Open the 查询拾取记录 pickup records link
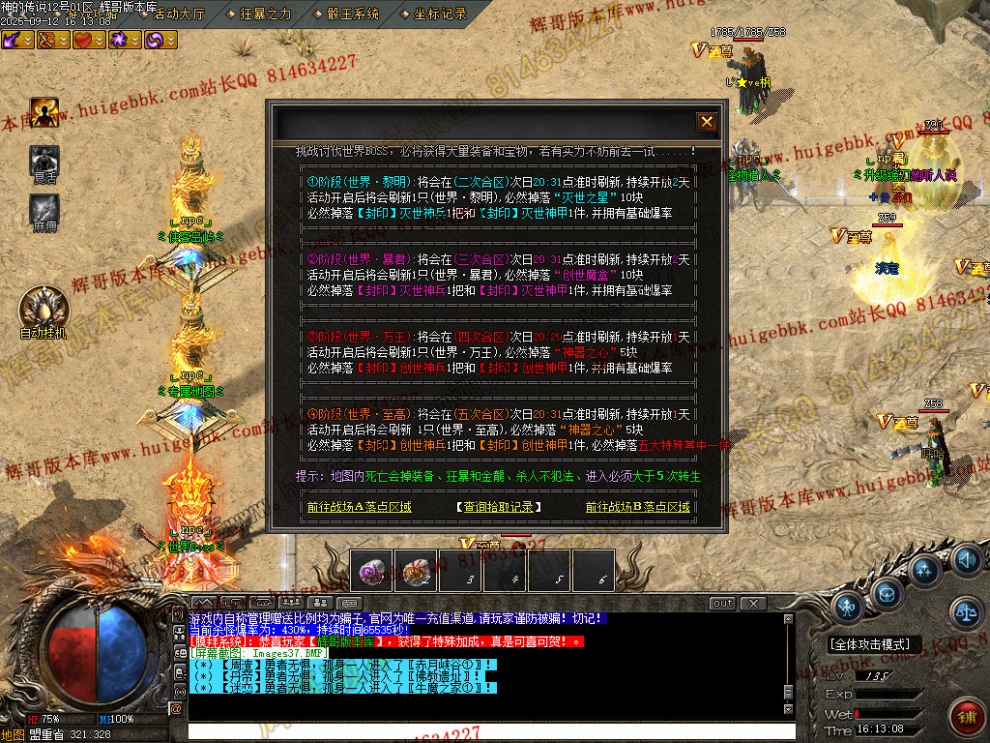The image size is (990, 743). (x=498, y=507)
